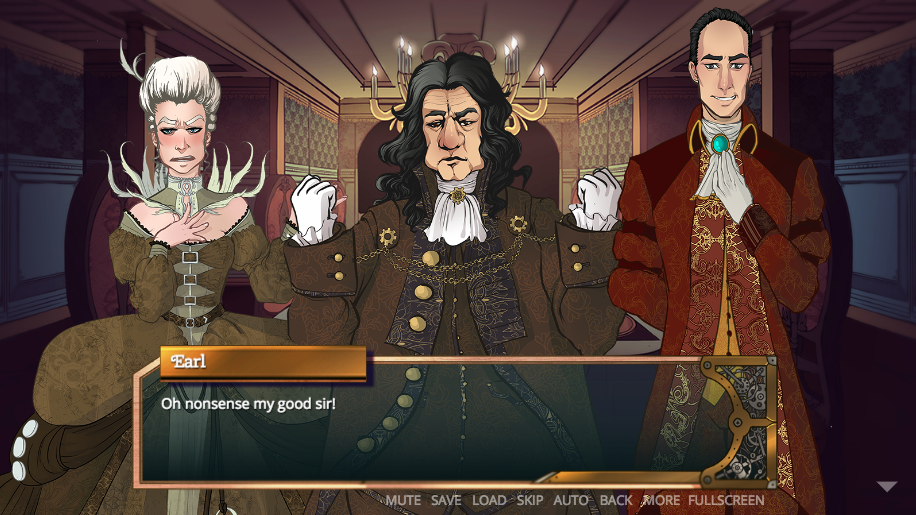Mute the game audio

coord(403,500)
